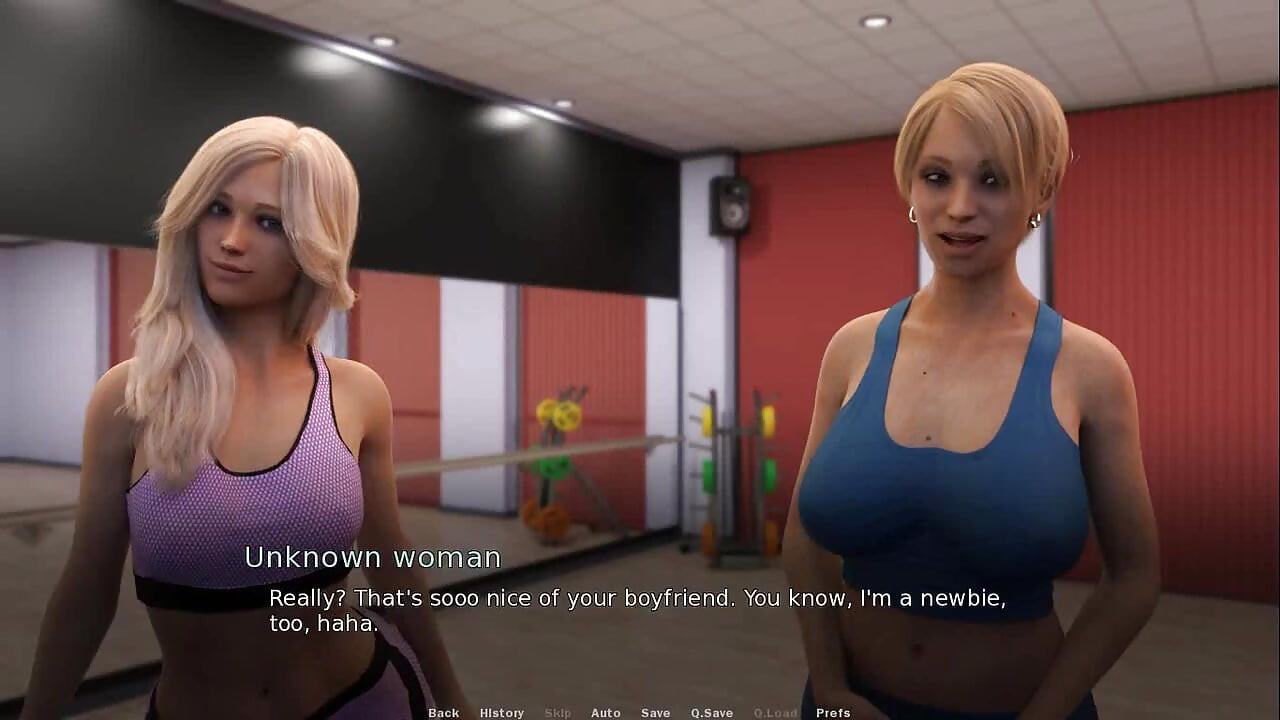The height and width of the screenshot is (720, 1280).
Task: Open the Prefs settings menu
Action: click(832, 713)
